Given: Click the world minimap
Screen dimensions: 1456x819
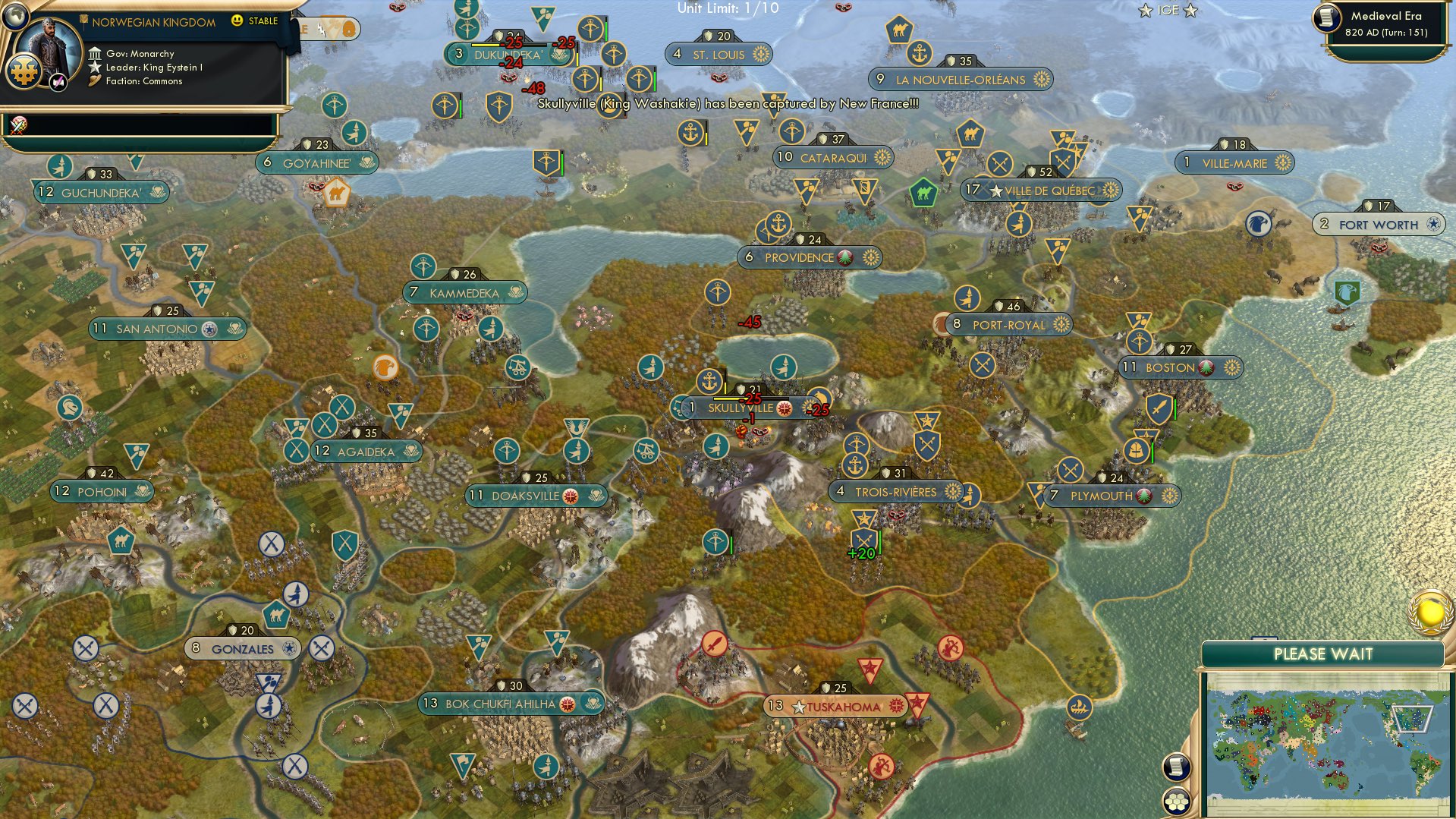Looking at the screenshot, I should pos(1325,740).
